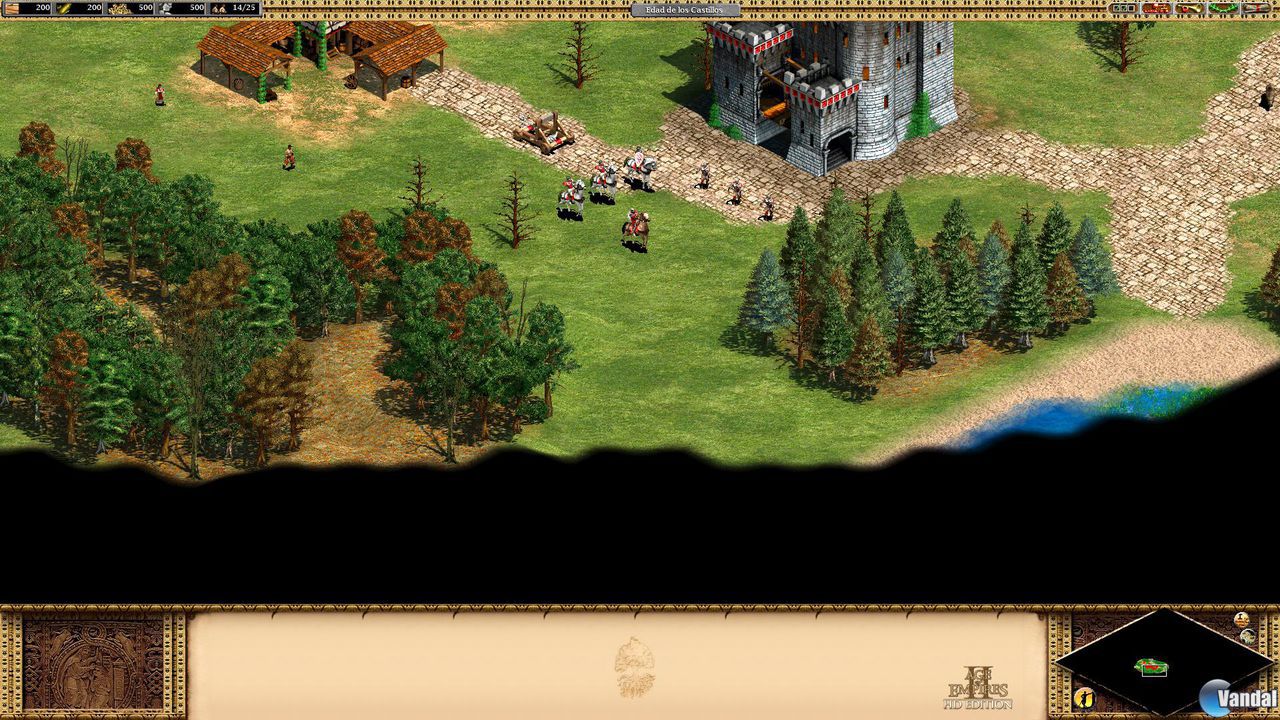Click the flag flare icon above the minimap
The width and height of the screenshot is (1280, 720).
1241,617
